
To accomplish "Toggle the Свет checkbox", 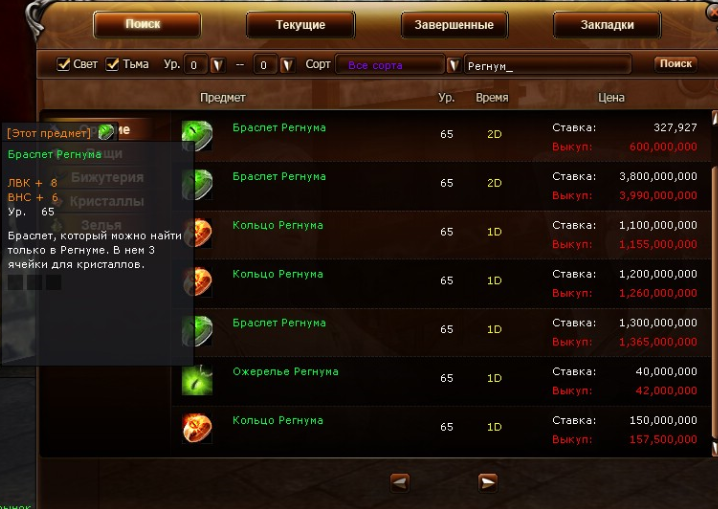I will [x=65, y=65].
